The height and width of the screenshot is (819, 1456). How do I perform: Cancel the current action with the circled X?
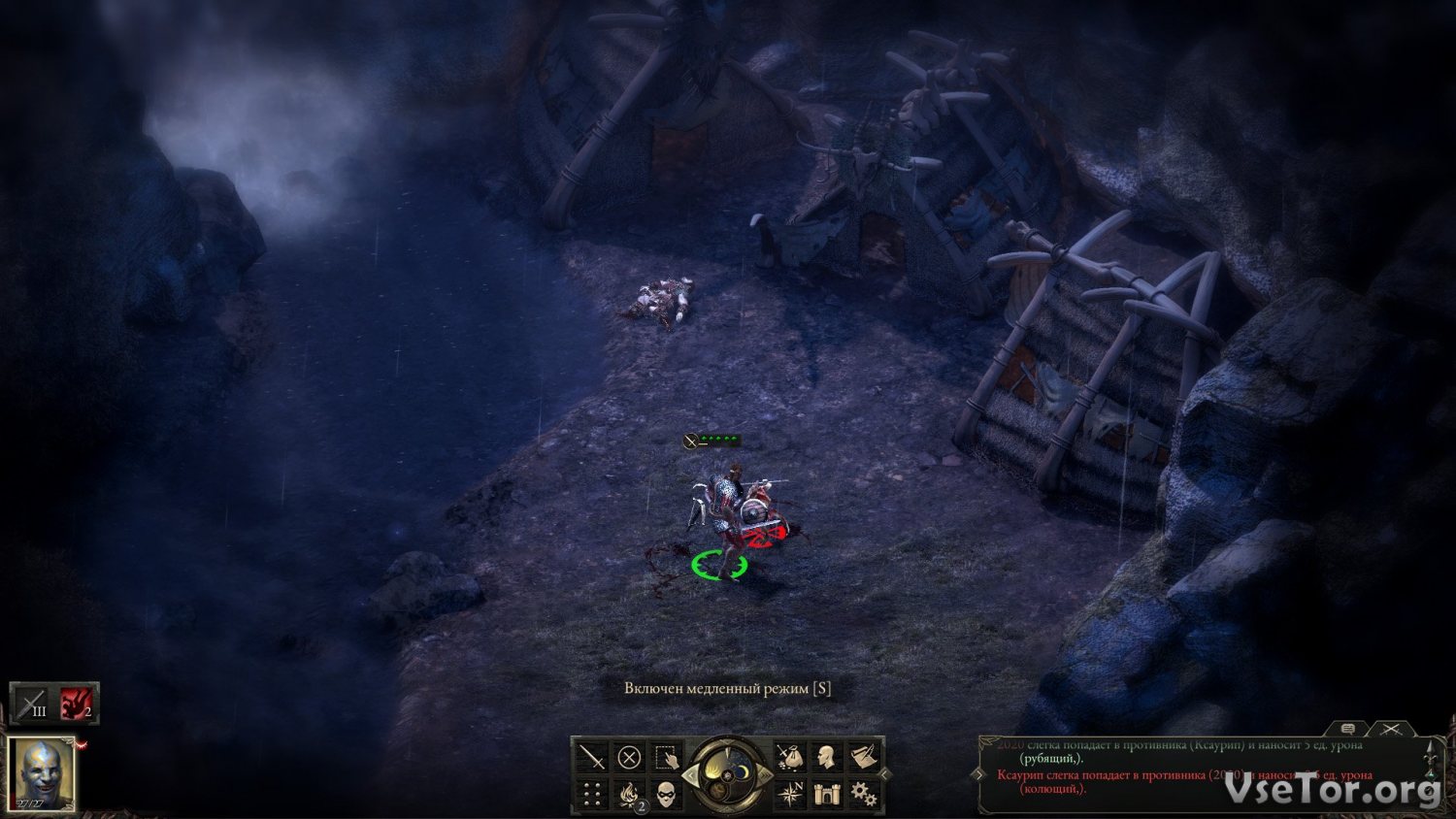point(629,757)
